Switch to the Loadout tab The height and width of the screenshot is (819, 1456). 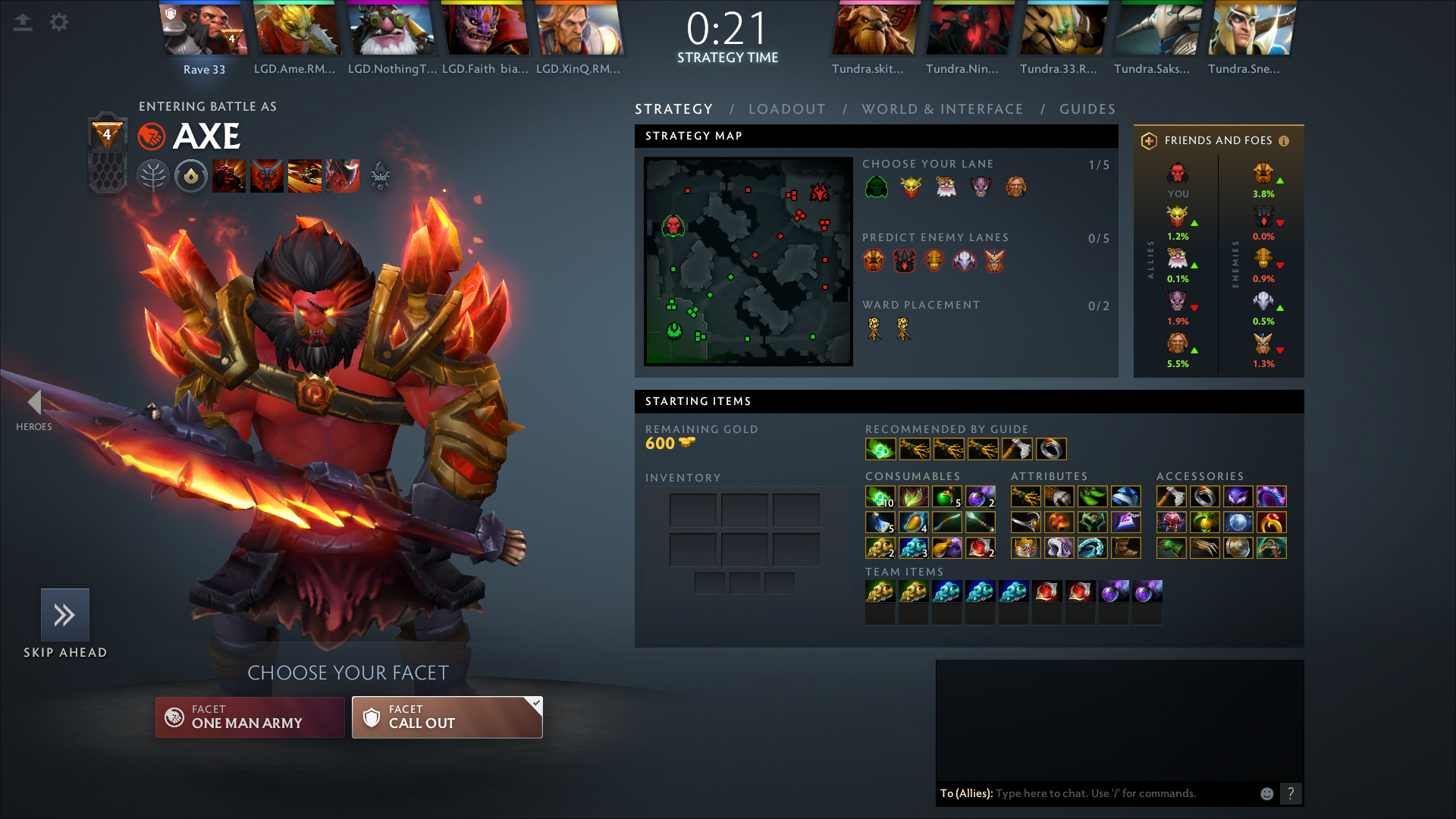click(x=786, y=108)
